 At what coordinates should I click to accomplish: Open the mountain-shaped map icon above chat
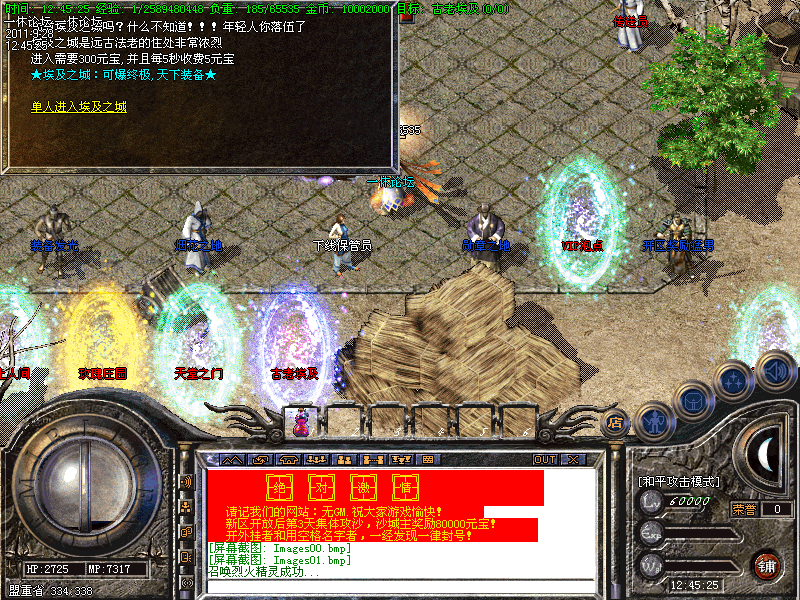click(232, 459)
